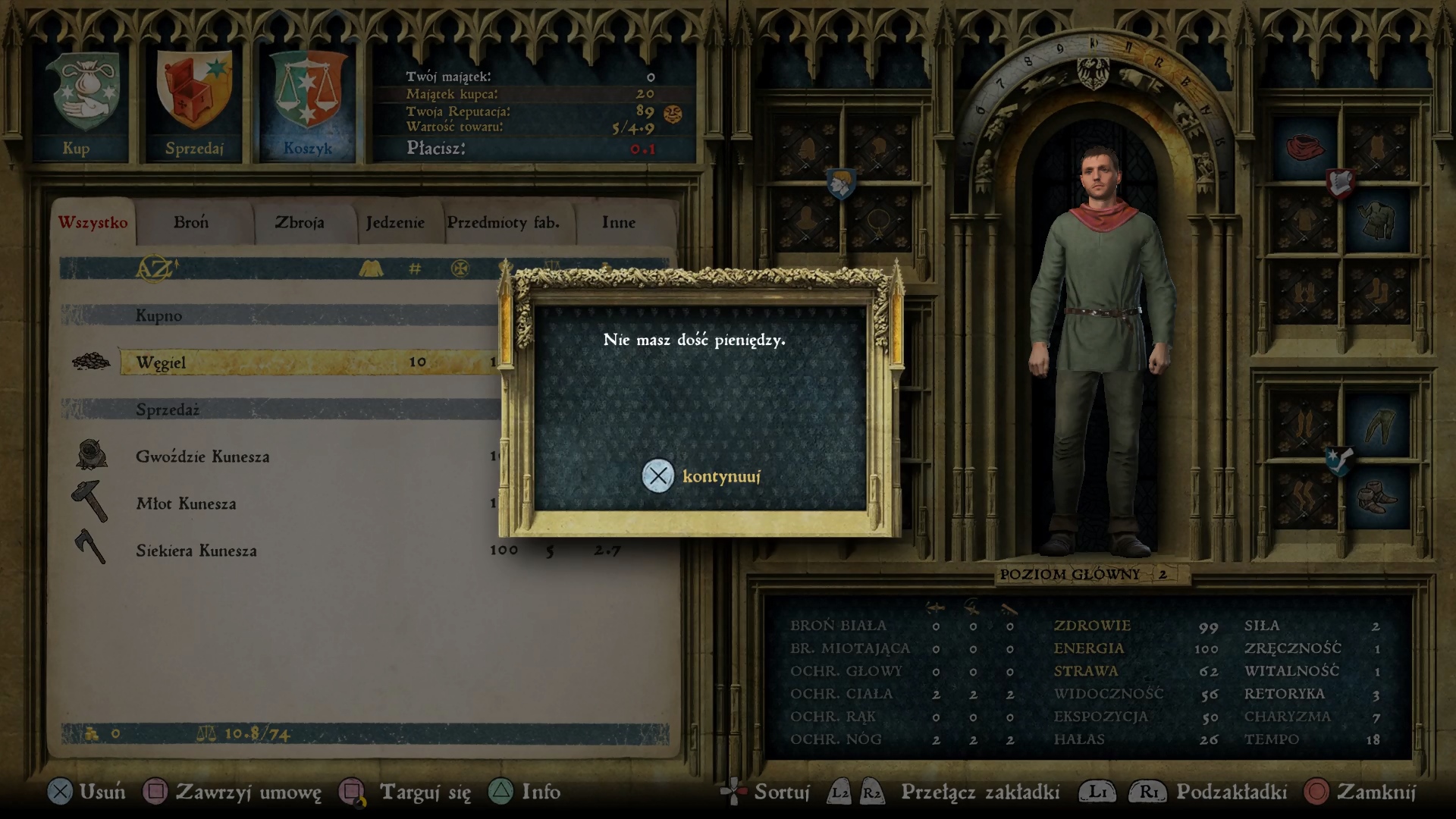Choose the Jedzenie food tab
Screen dimensions: 1456x819
[x=395, y=223]
